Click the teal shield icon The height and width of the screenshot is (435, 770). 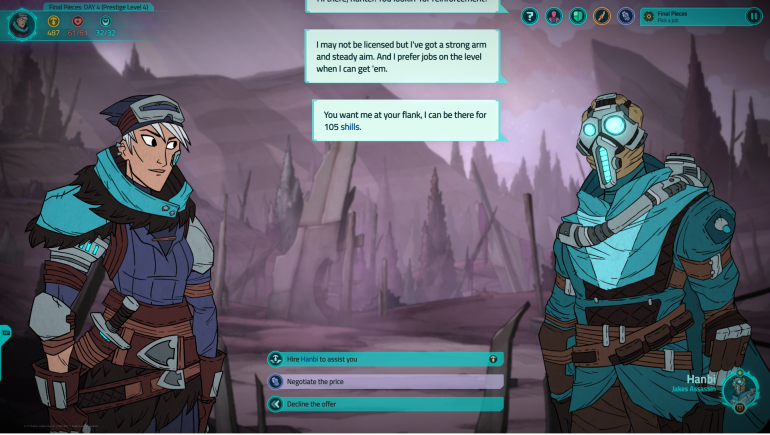coord(578,16)
